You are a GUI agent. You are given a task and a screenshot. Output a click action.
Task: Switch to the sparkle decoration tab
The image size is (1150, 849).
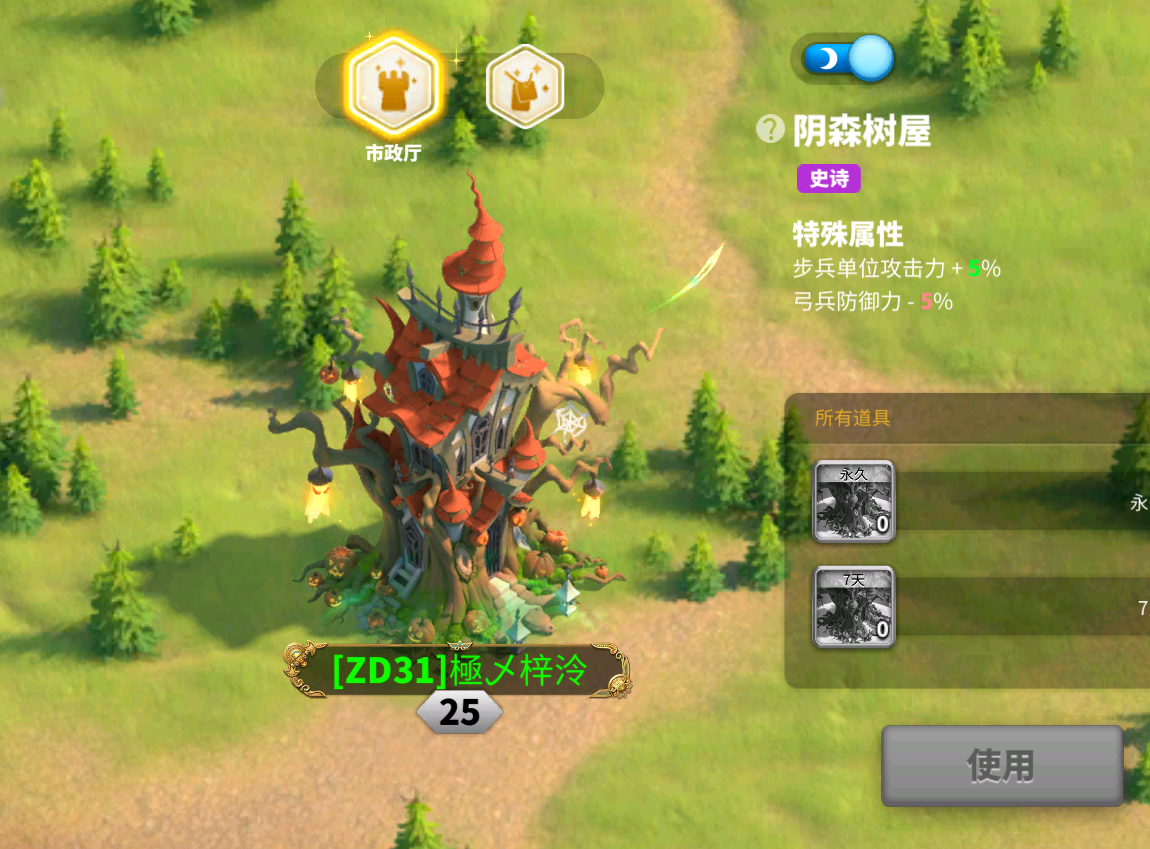coord(524,86)
